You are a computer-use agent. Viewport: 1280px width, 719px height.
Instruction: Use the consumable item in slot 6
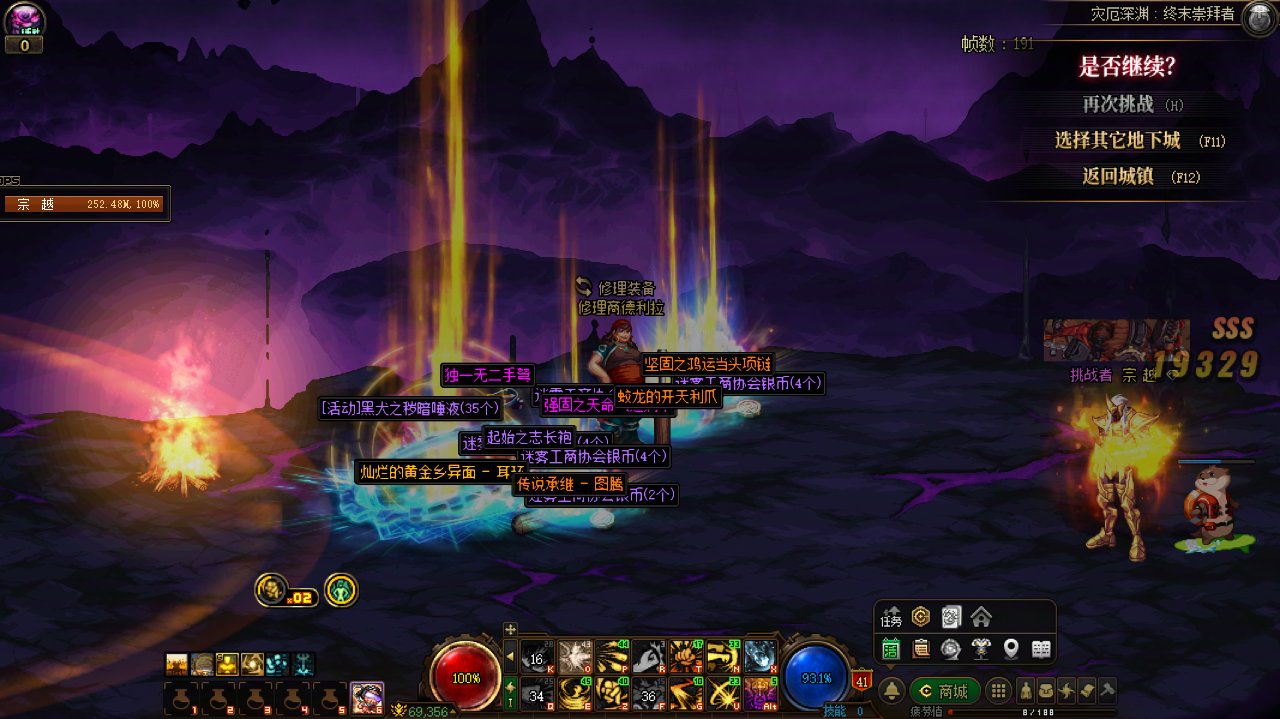click(367, 697)
